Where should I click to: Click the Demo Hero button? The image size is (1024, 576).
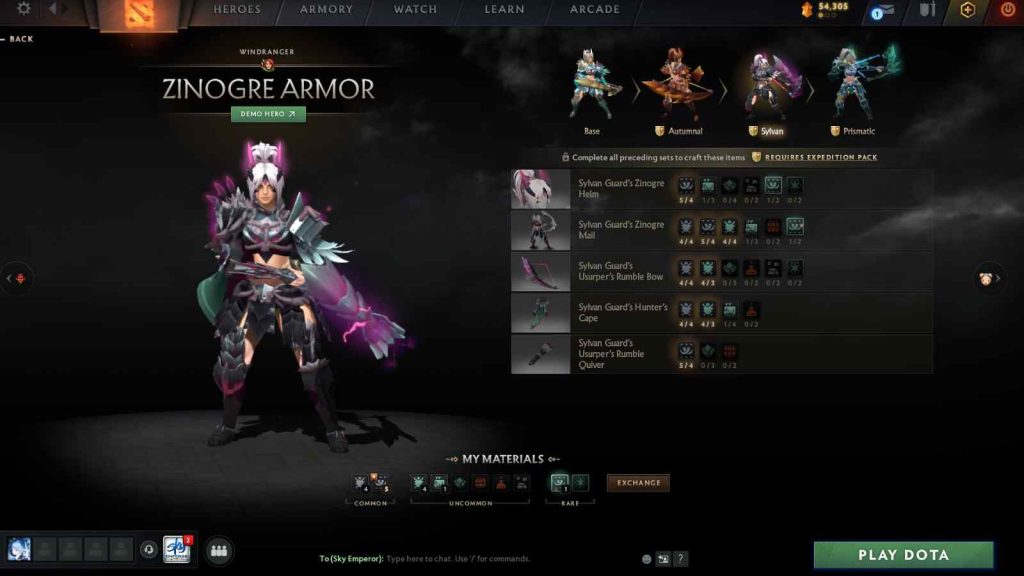[x=268, y=114]
